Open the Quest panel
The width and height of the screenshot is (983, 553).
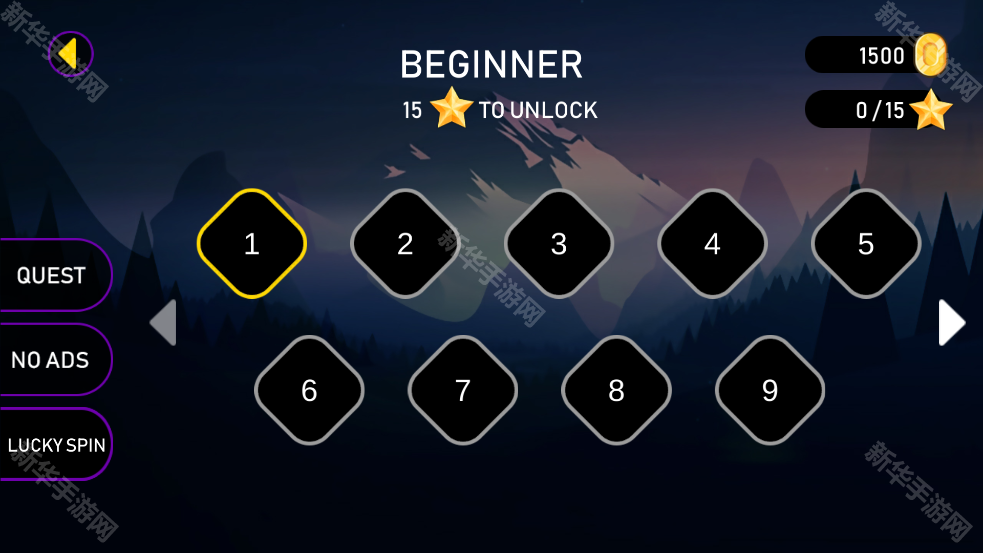(52, 275)
